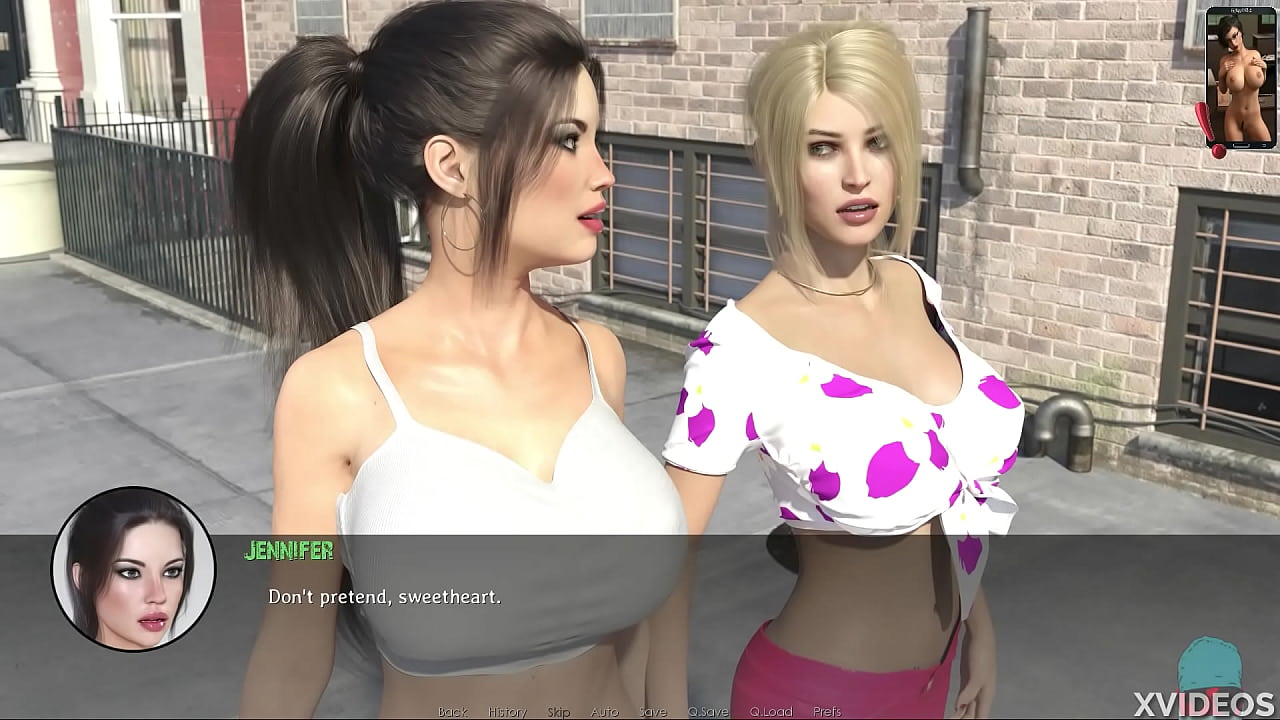Image resolution: width=1280 pixels, height=720 pixels.
Task: Toggle Skip mode in the quick menu
Action: pos(559,713)
